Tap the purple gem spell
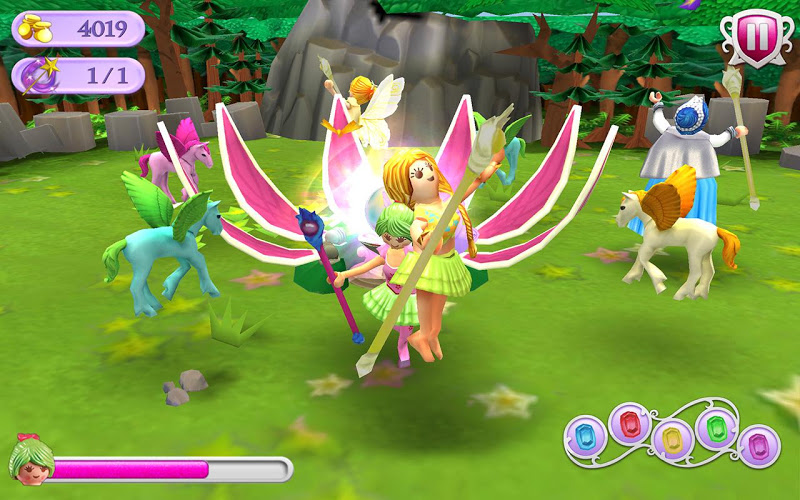 point(759,444)
